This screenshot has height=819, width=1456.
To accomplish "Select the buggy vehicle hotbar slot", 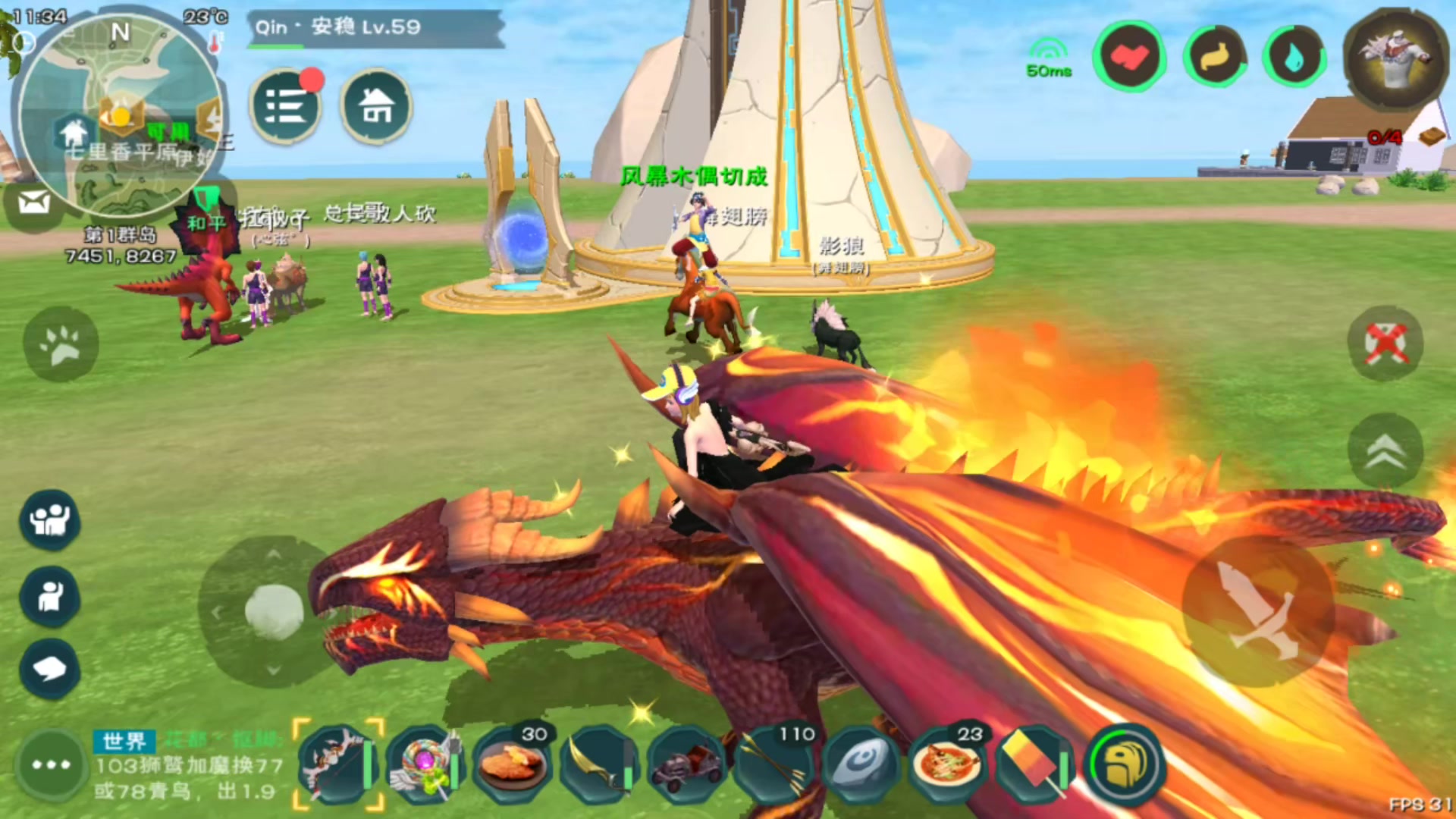I will tap(688, 764).
